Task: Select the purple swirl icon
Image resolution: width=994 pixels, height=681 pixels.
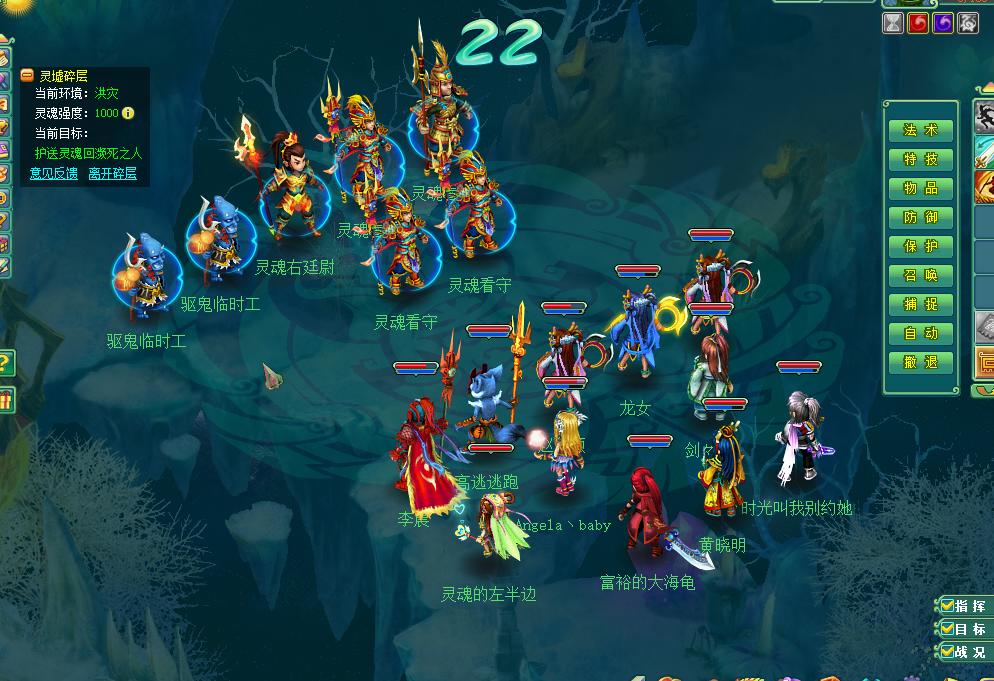Action: [942, 23]
